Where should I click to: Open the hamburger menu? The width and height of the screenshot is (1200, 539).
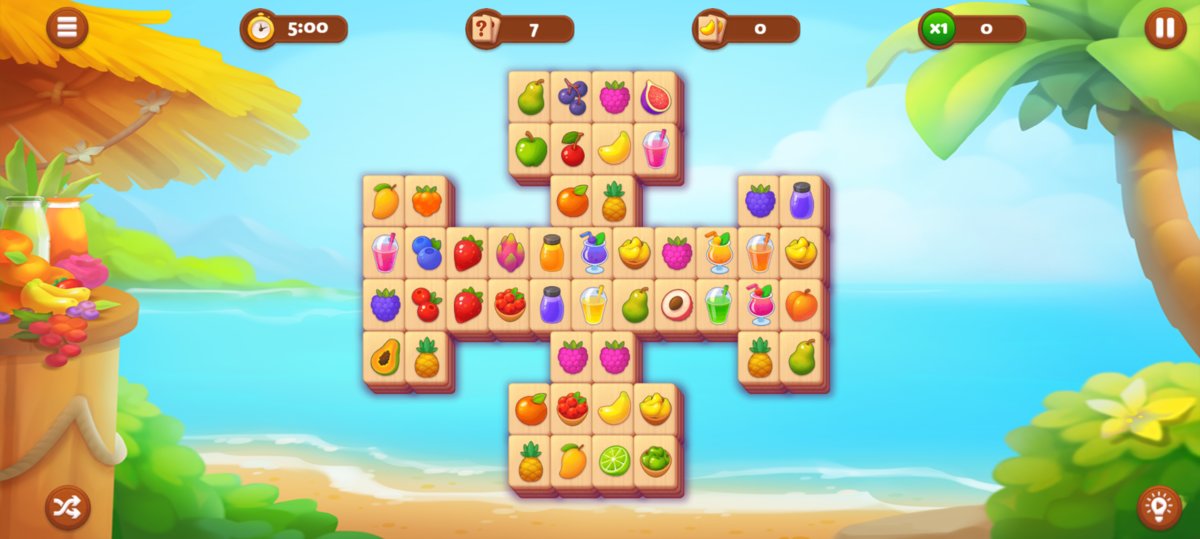(67, 28)
